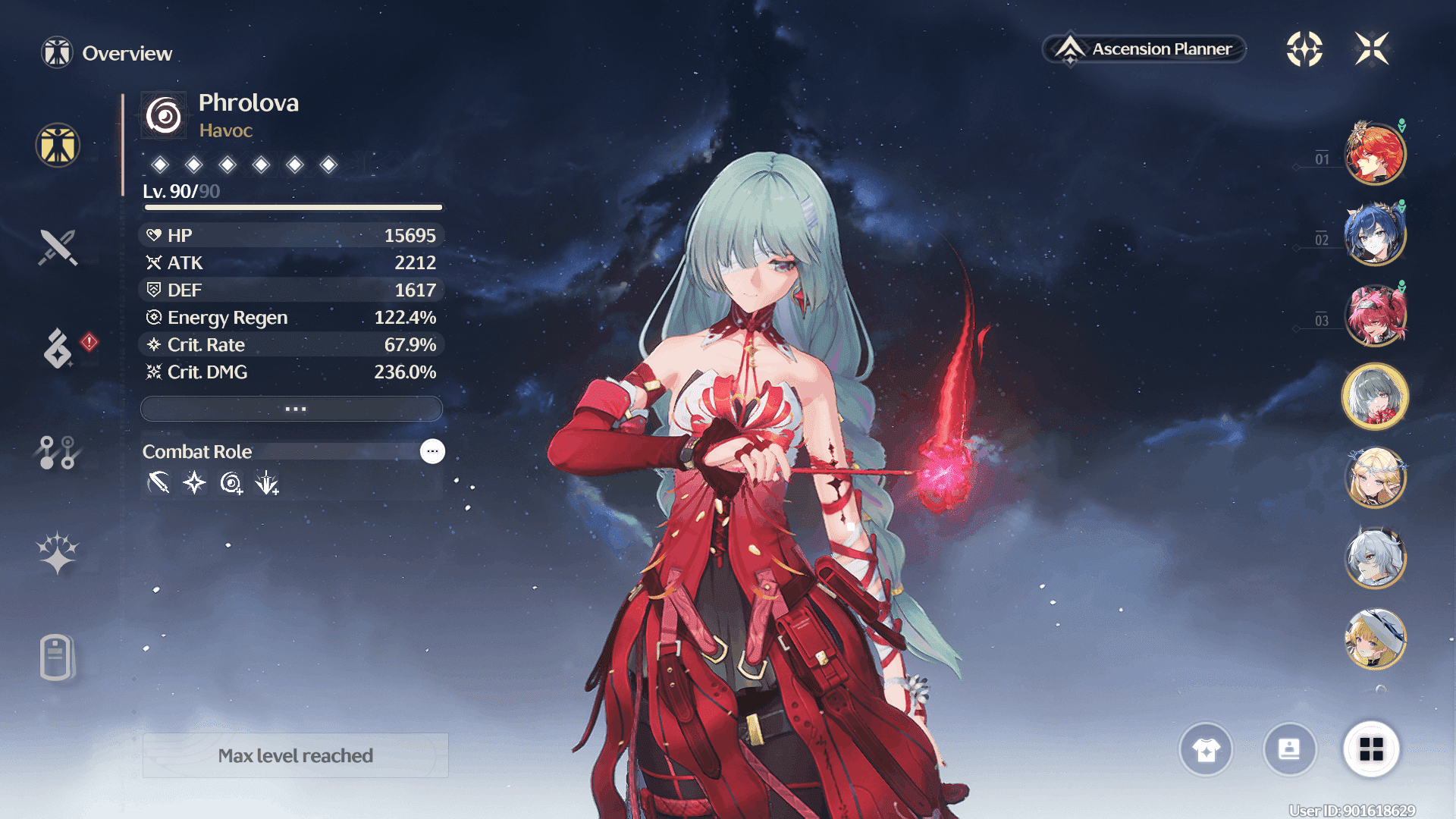Choose the white-haired character portrait
The height and width of the screenshot is (819, 1456).
pyautogui.click(x=1374, y=559)
